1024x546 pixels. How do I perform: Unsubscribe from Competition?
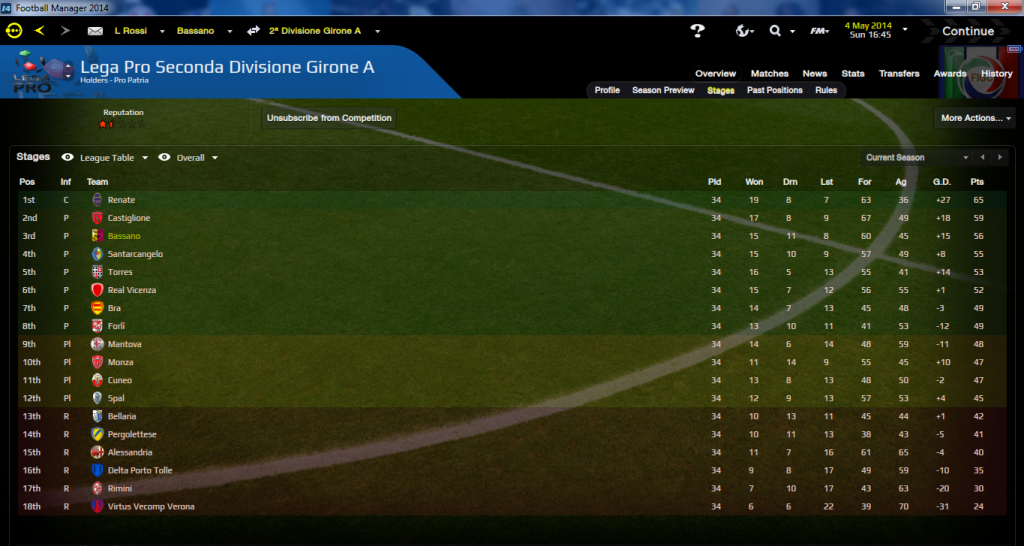[x=329, y=118]
